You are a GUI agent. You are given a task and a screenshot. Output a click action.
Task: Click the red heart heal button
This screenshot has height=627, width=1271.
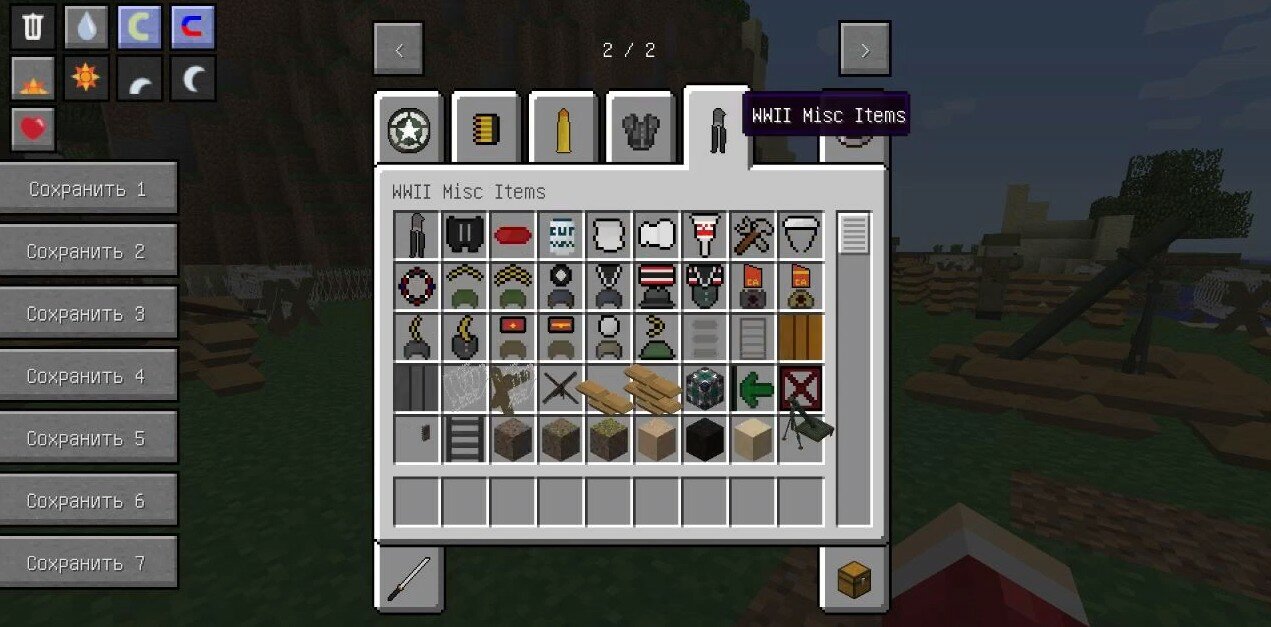coord(33,128)
